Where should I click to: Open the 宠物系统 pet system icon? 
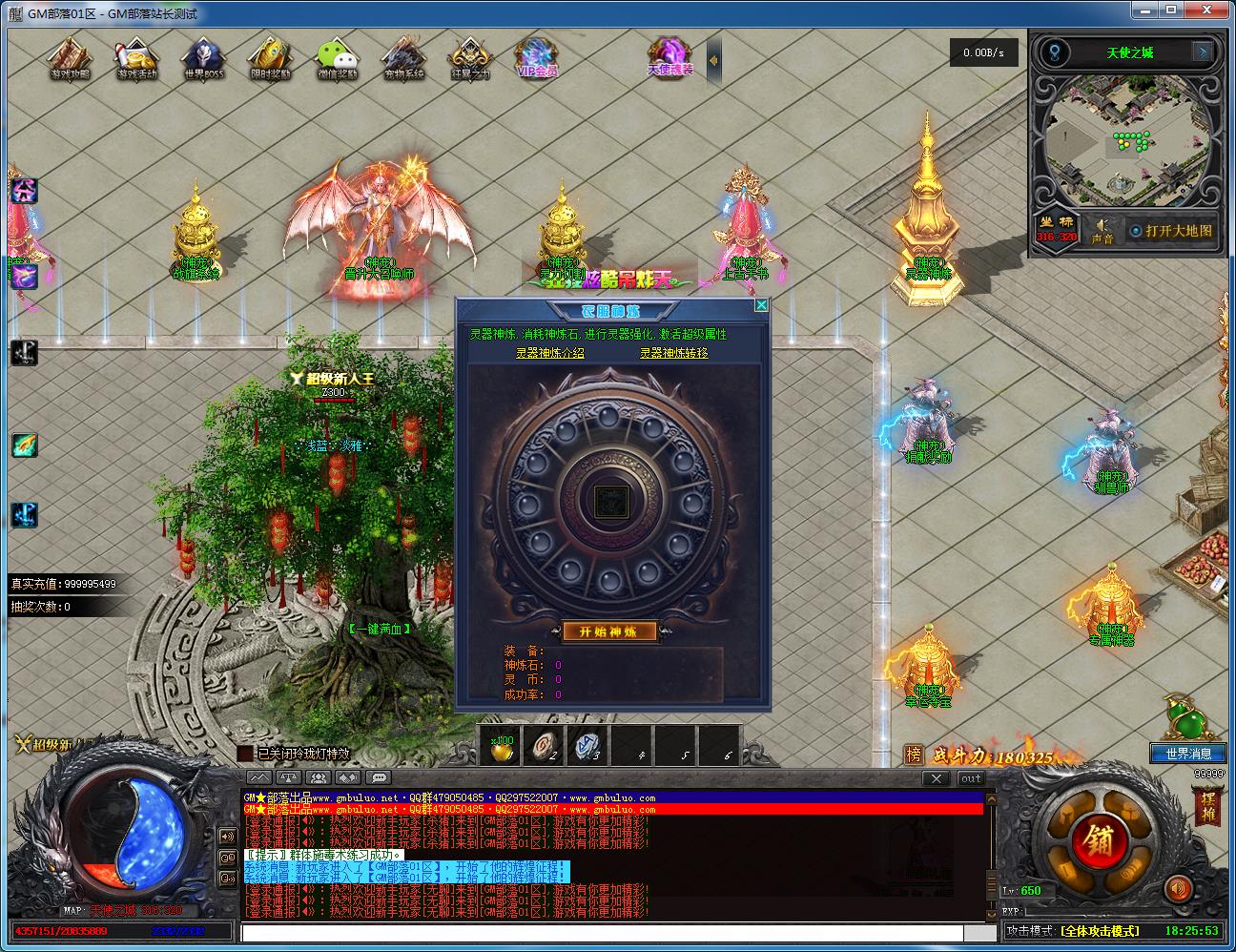[x=403, y=57]
